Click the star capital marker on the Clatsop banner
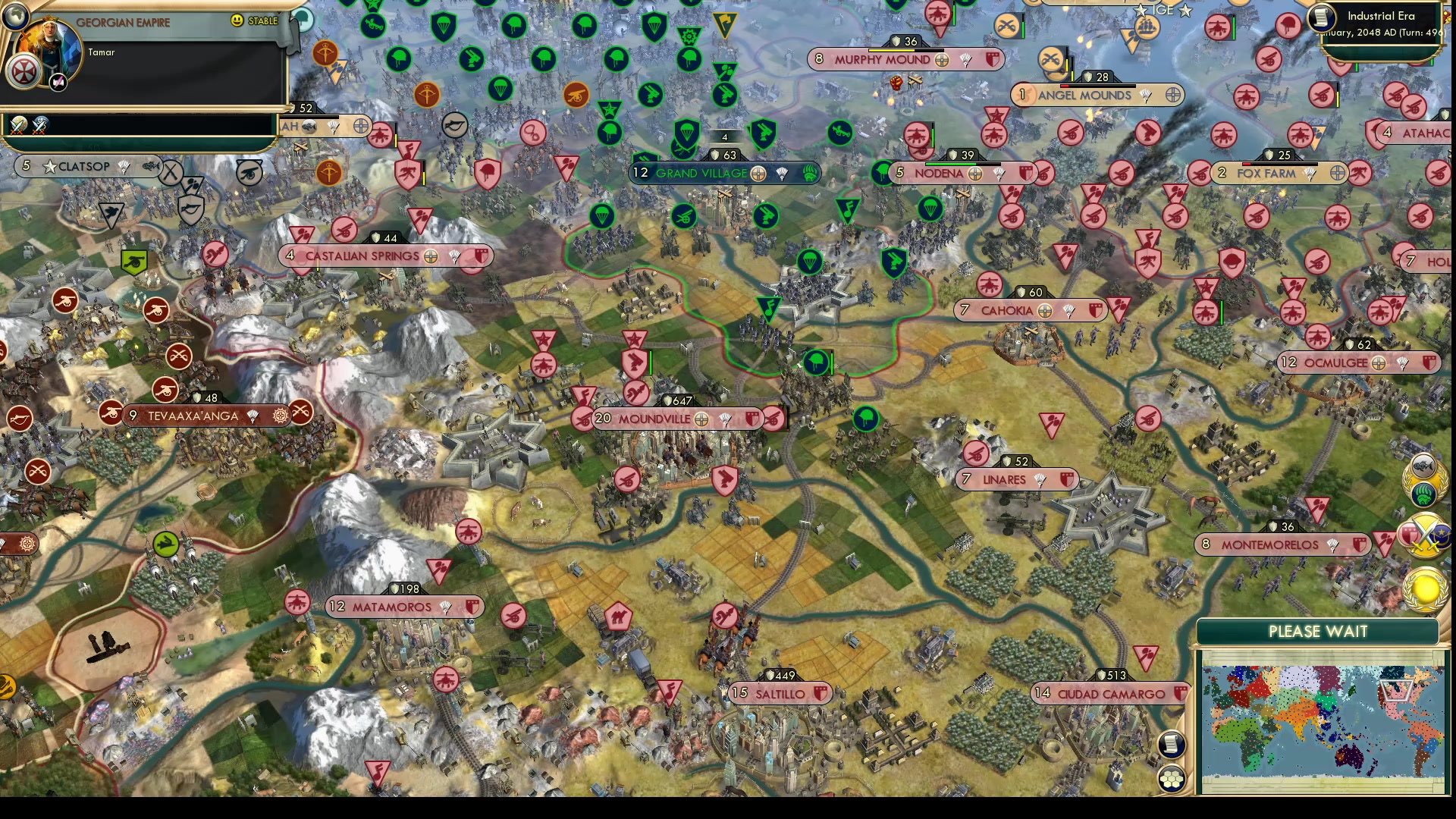The image size is (1456, 819). coord(51,166)
